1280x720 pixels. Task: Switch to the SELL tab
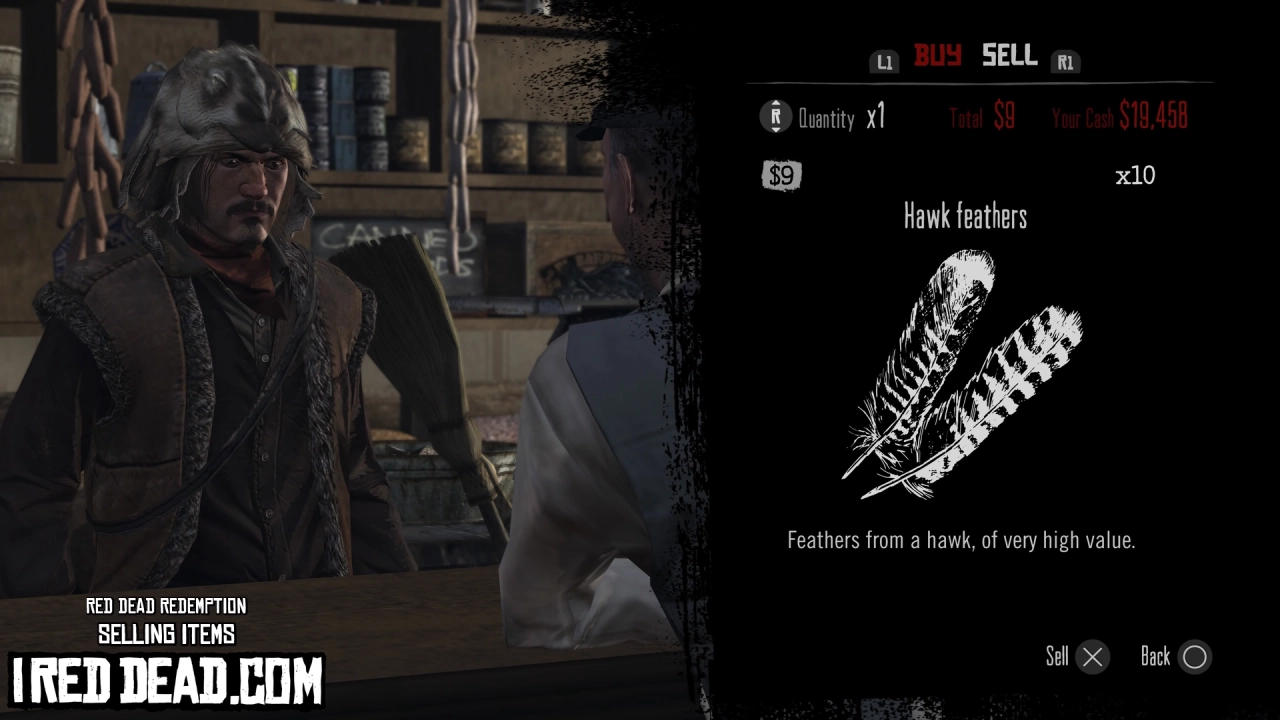[x=1009, y=57]
